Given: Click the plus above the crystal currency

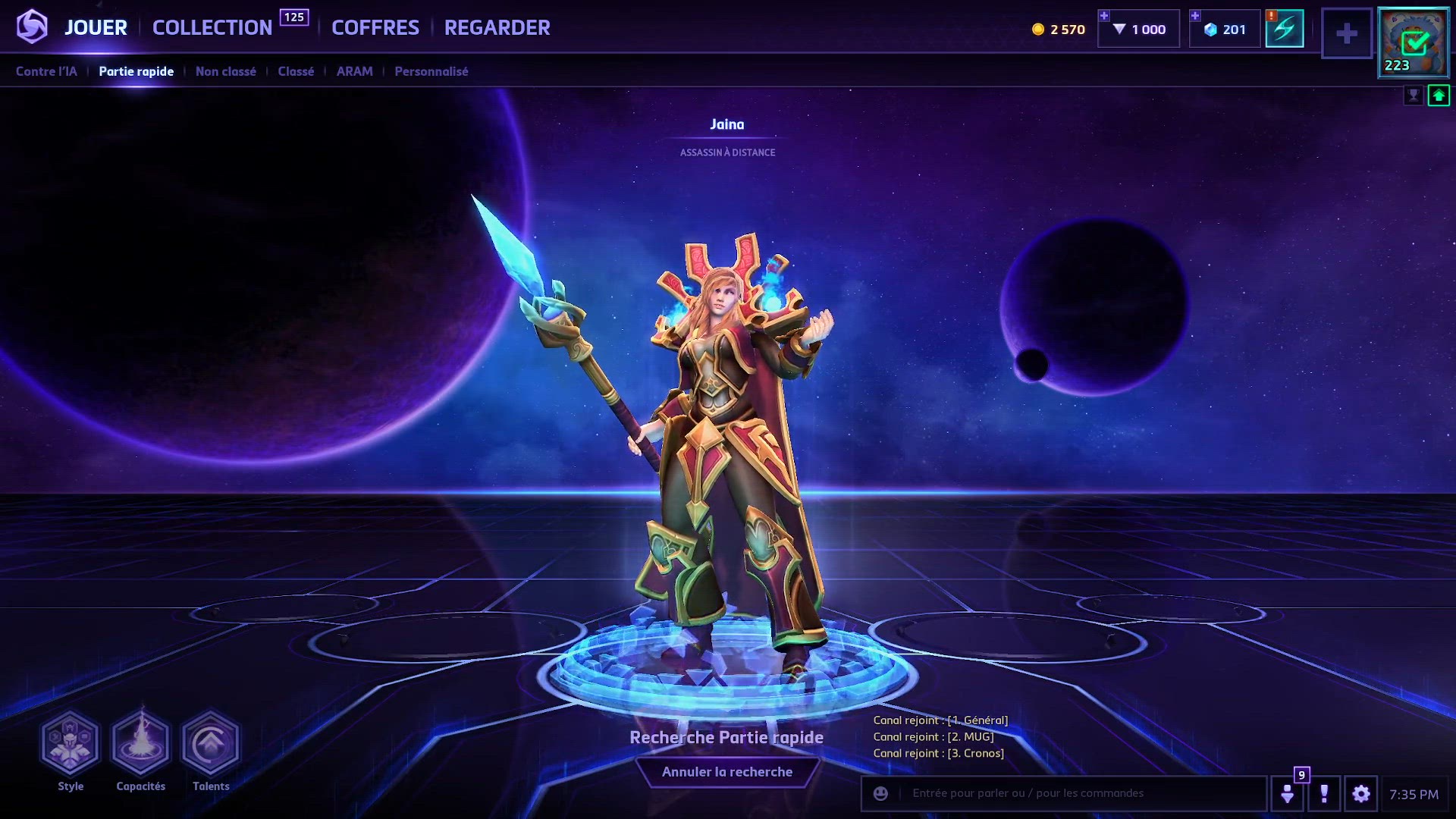Looking at the screenshot, I should (x=1196, y=14).
